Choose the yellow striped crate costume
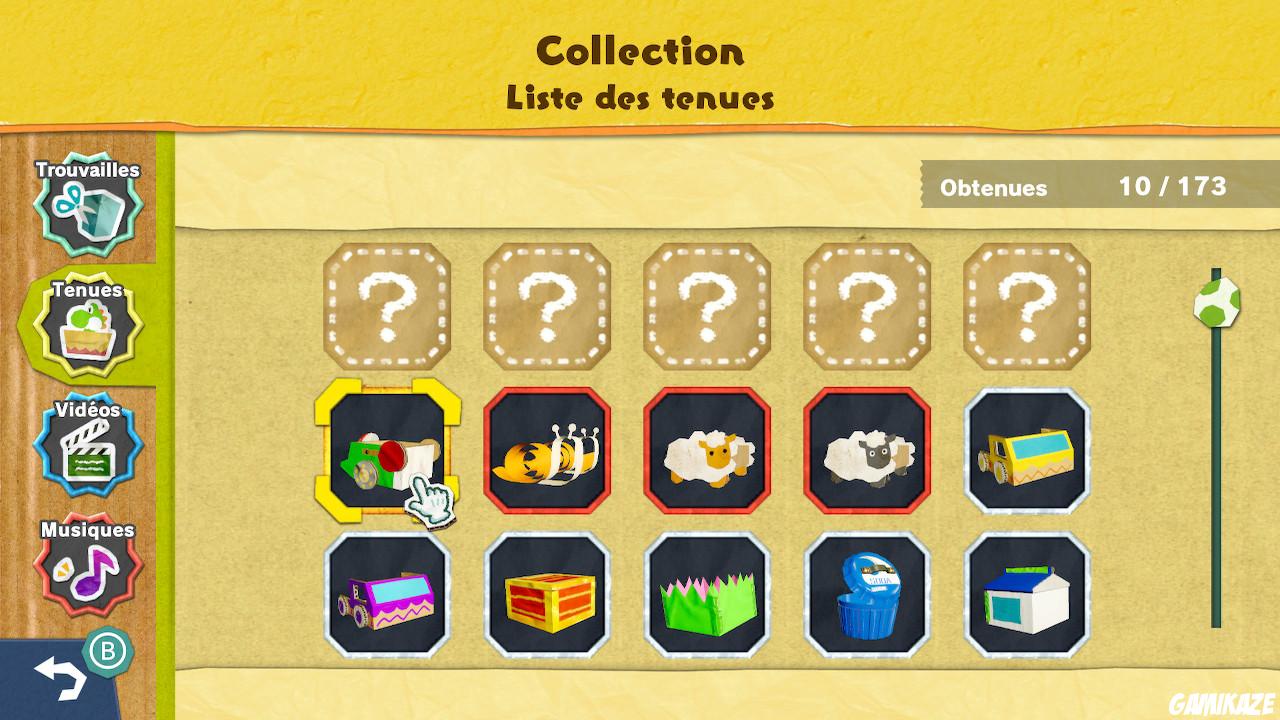 click(547, 595)
